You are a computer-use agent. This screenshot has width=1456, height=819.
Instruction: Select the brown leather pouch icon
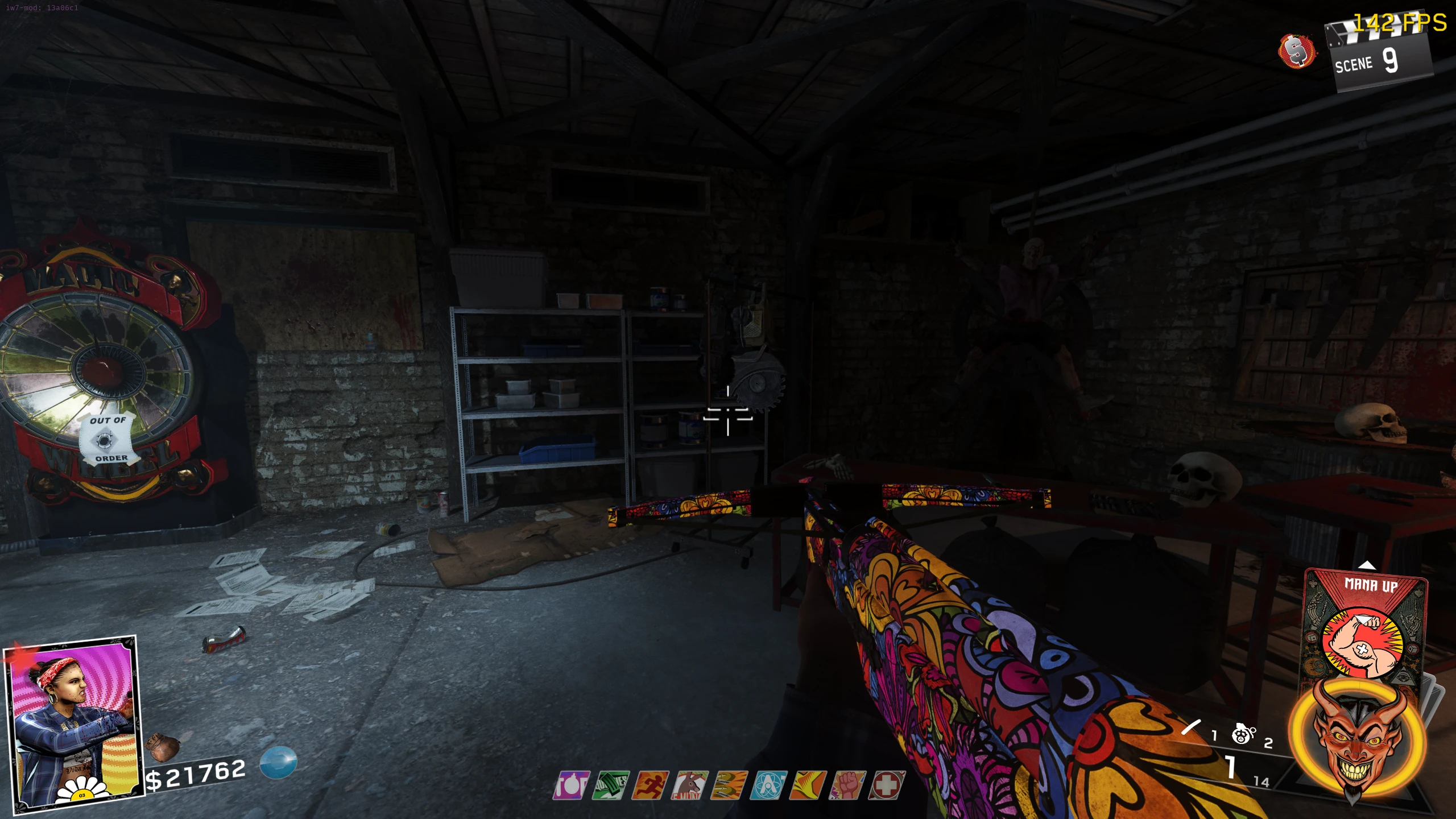163,747
